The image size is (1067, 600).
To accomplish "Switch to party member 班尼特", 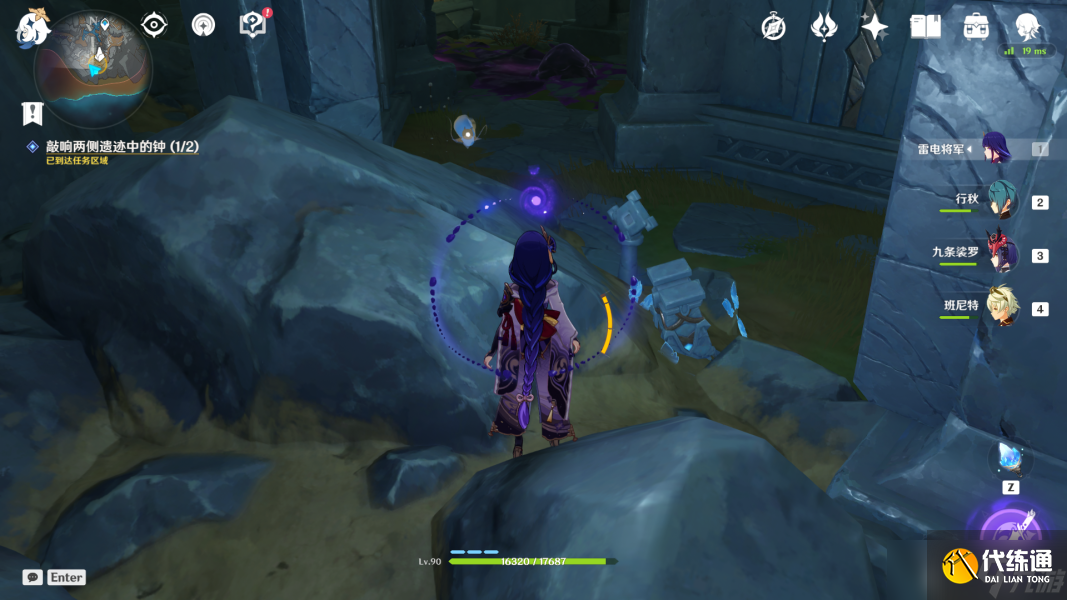I will pos(1002,307).
